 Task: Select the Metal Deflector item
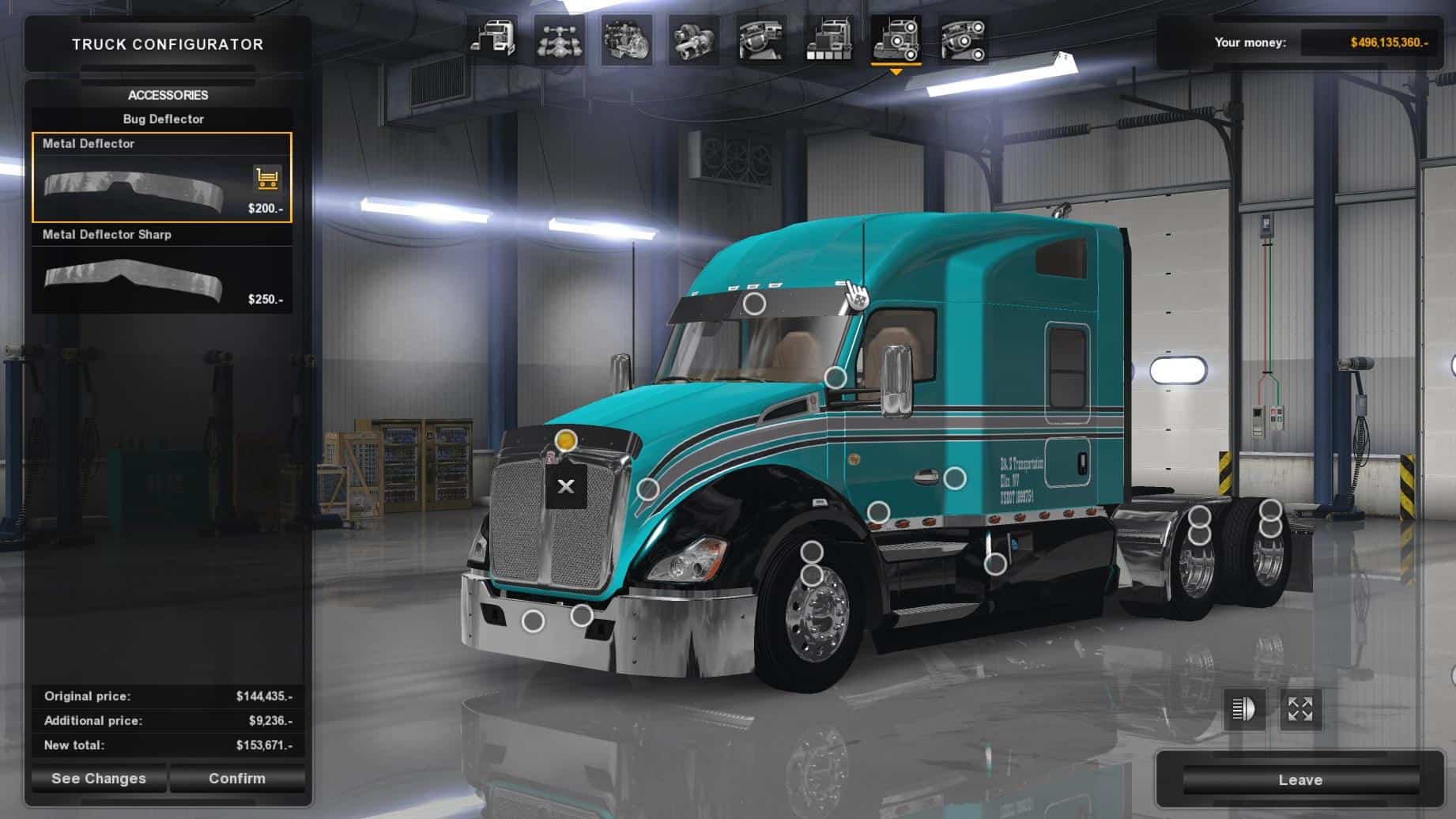161,178
